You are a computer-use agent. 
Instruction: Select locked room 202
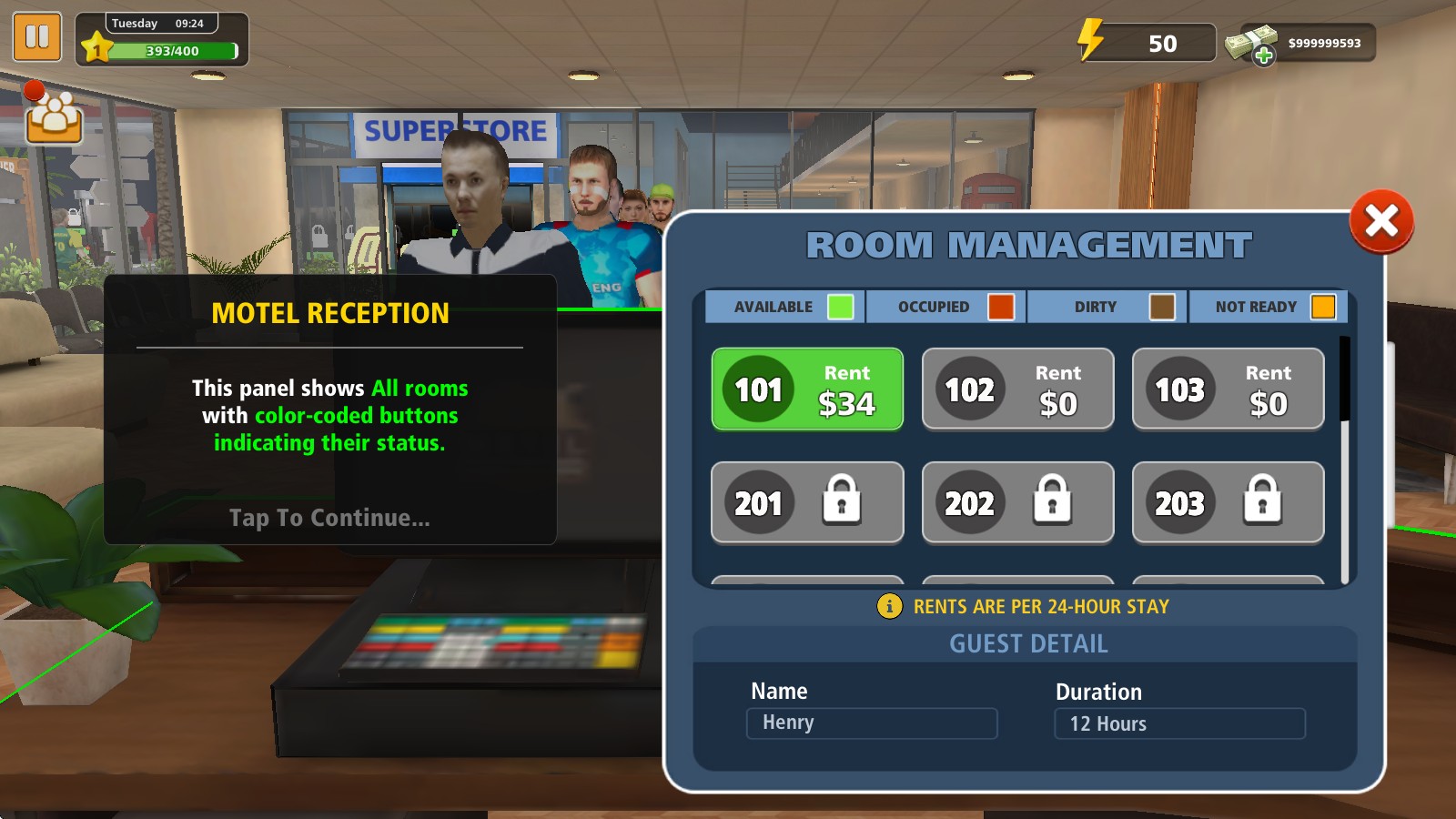(1017, 502)
